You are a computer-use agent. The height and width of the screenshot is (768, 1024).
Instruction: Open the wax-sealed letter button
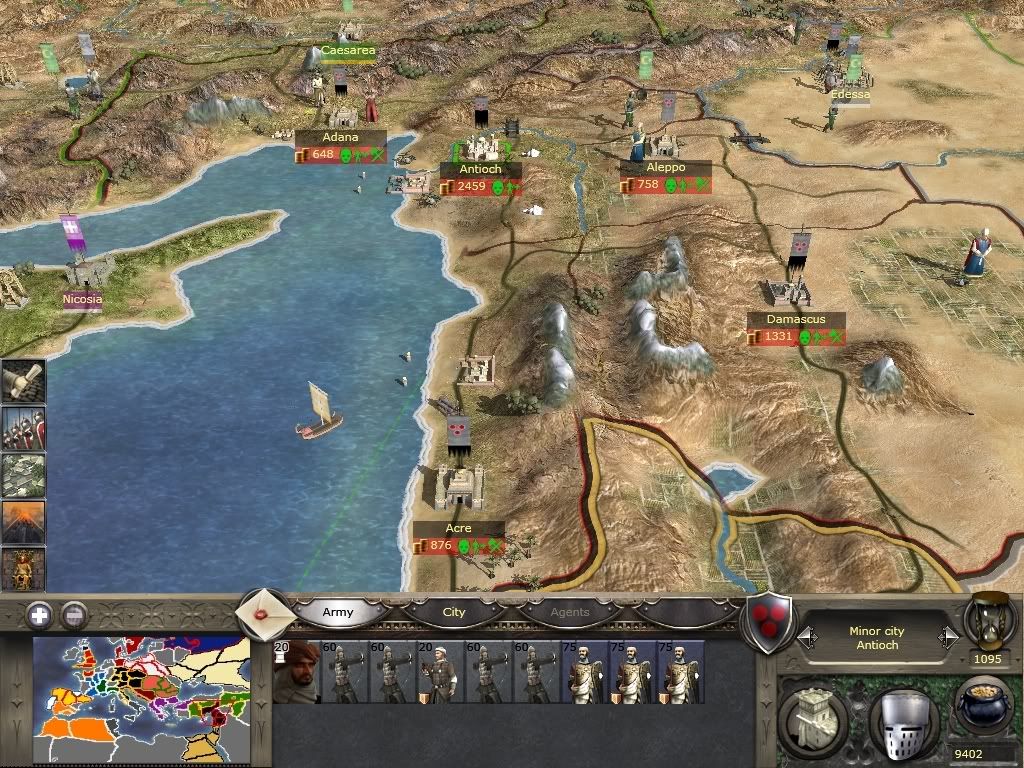[266, 611]
